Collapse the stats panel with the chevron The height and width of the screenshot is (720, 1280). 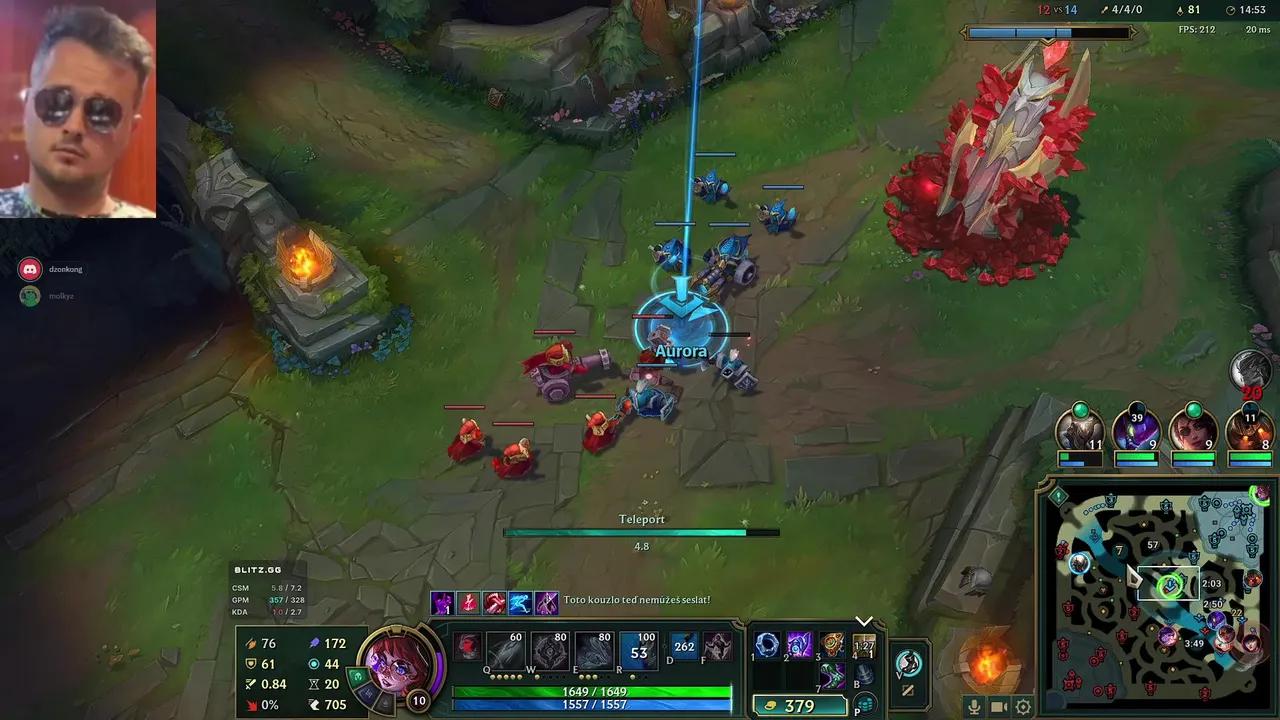click(x=862, y=621)
